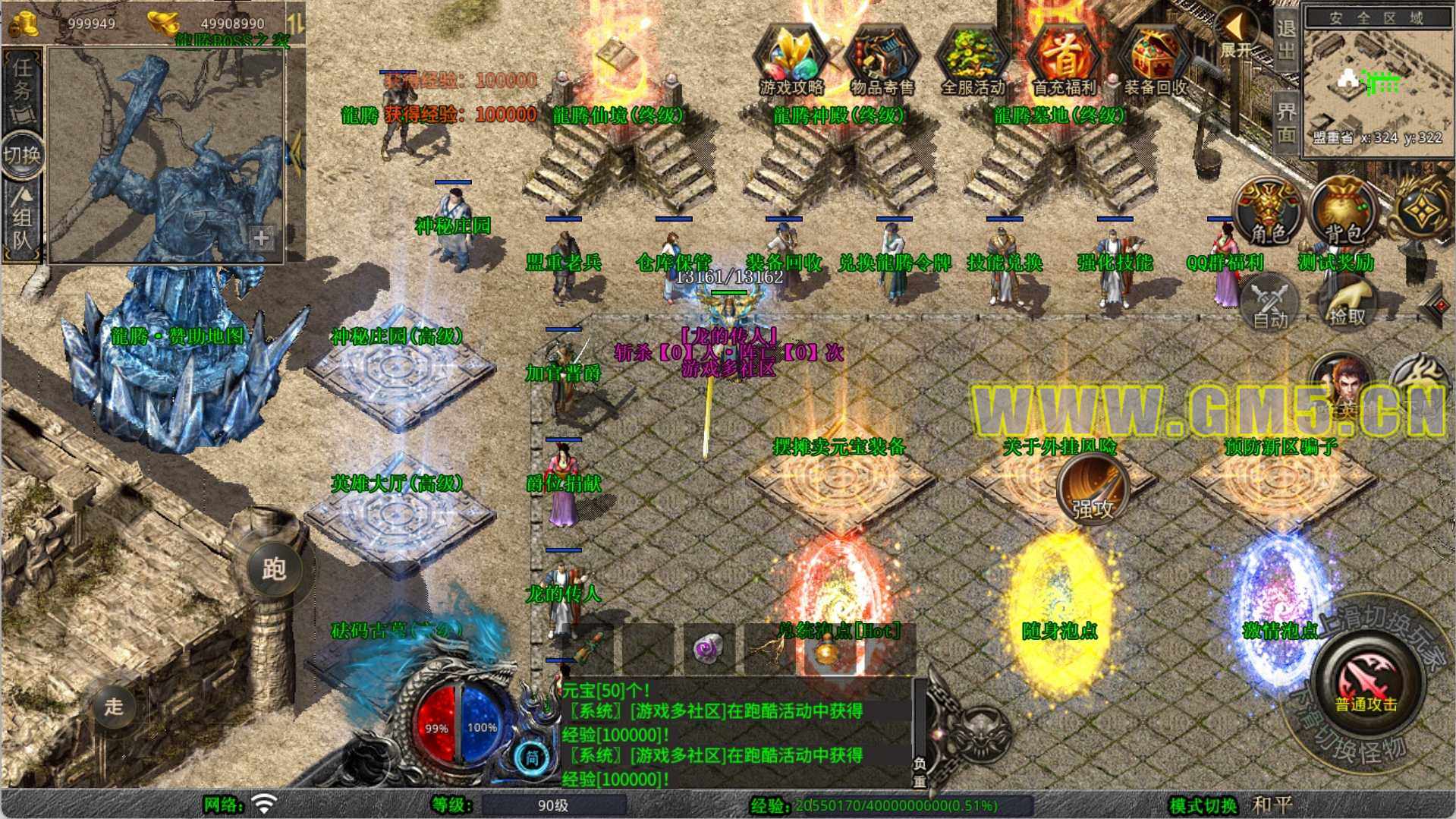1456x819 pixels.
Task: Click the 展开 expand arrow
Action: tap(1237, 34)
